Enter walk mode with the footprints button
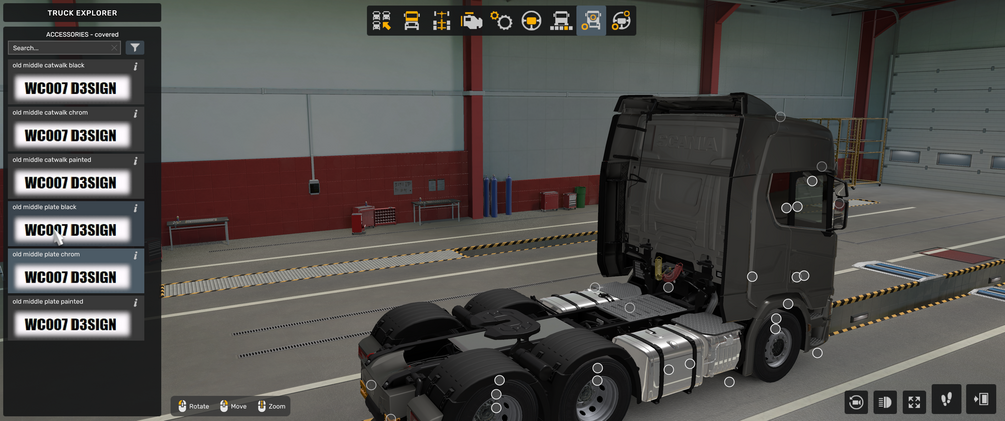Image resolution: width=1005 pixels, height=421 pixels. coord(946,399)
